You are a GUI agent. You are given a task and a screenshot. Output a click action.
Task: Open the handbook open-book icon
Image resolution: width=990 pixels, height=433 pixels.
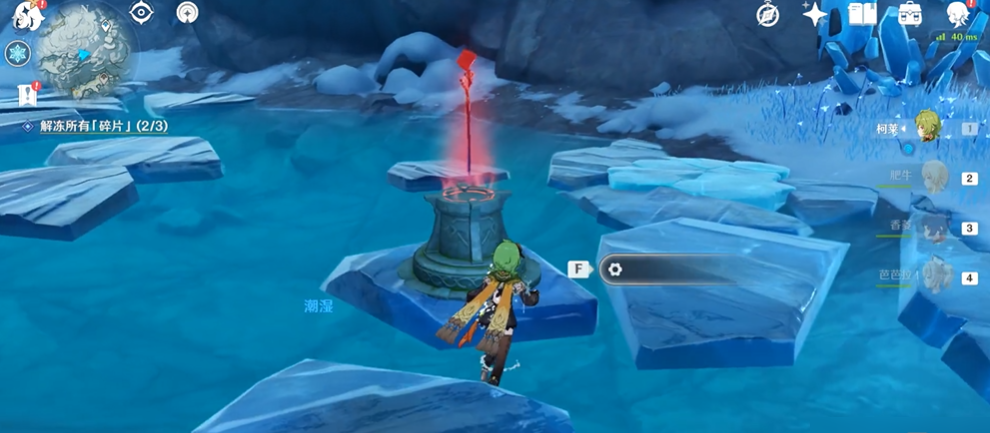(x=862, y=14)
